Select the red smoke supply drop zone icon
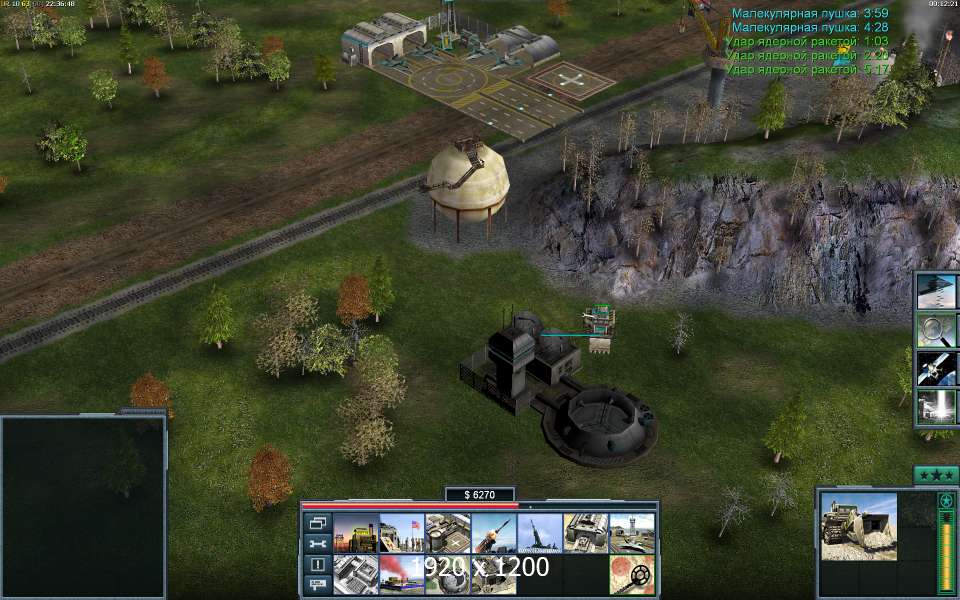Screen dimensions: 960x600 tap(401, 574)
